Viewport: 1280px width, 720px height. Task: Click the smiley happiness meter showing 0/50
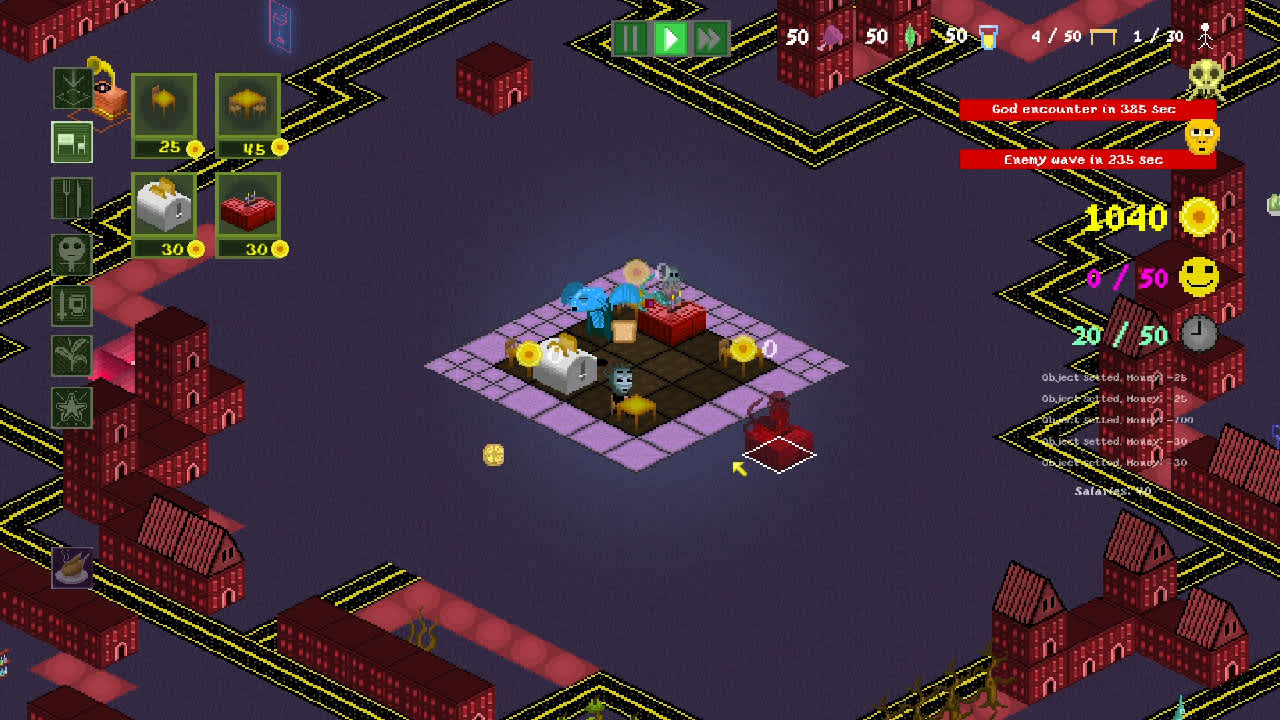point(1199,278)
